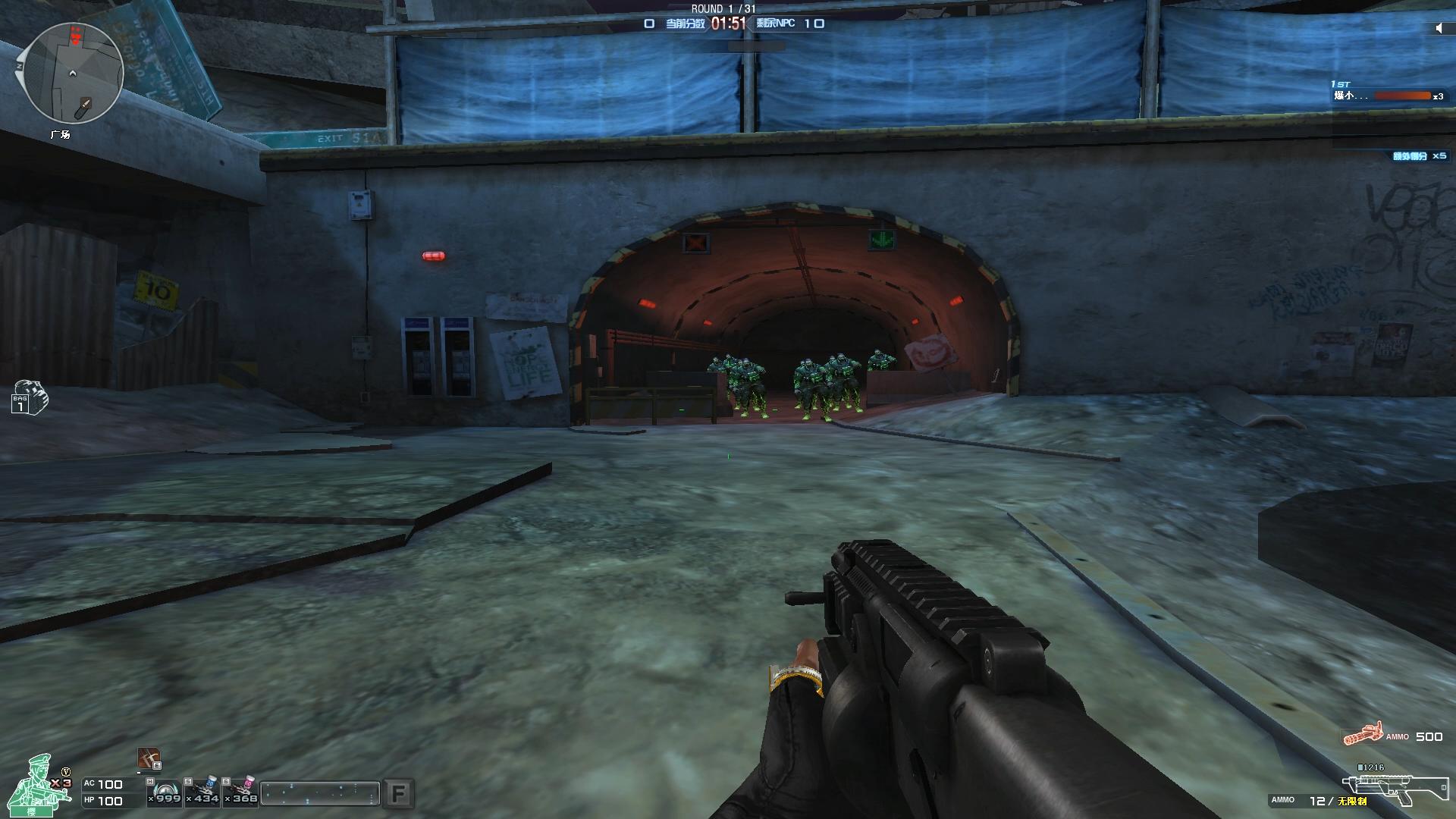Click the large F key slot
Image resolution: width=1456 pixels, height=819 pixels.
[x=398, y=794]
